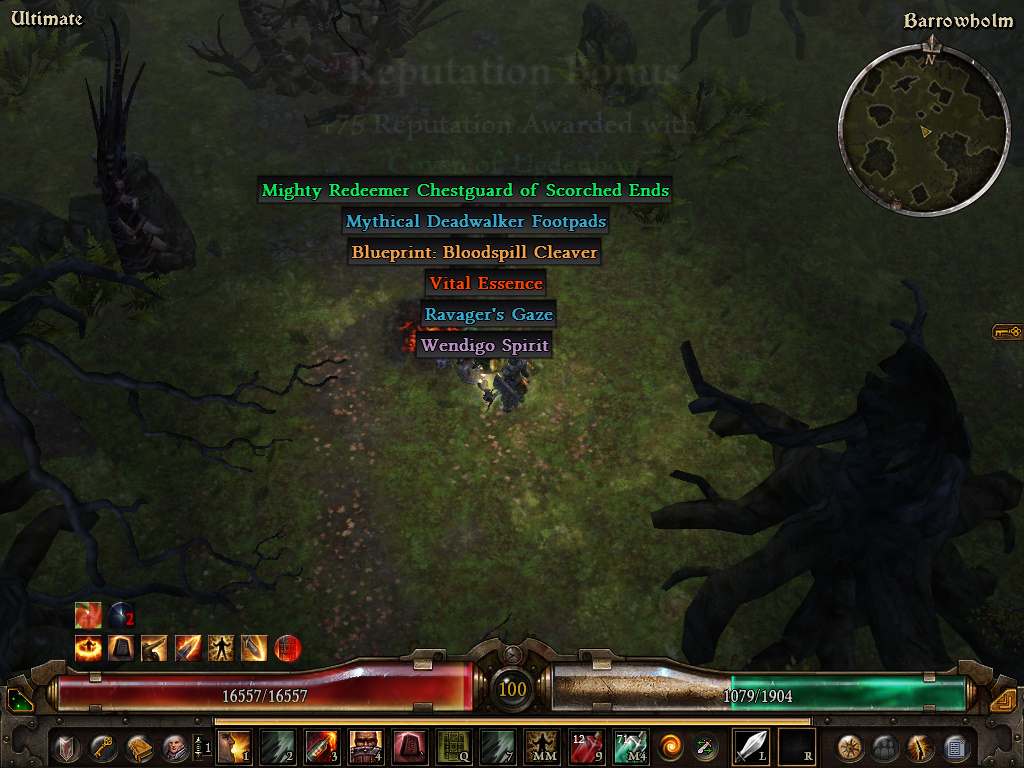Select the left-click sword attack slot
1024x768 pixels.
[x=750, y=746]
